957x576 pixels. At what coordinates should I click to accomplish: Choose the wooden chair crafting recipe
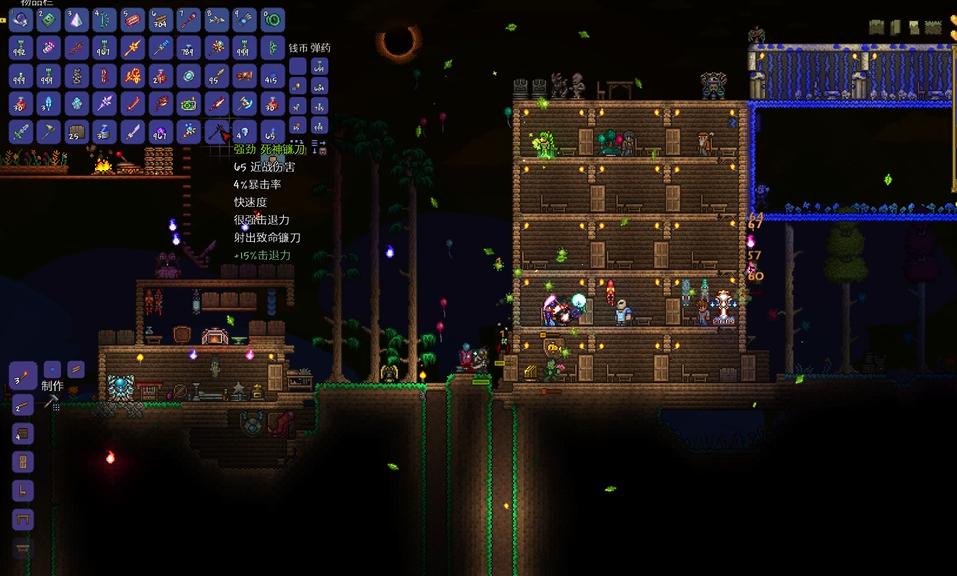click(22, 491)
